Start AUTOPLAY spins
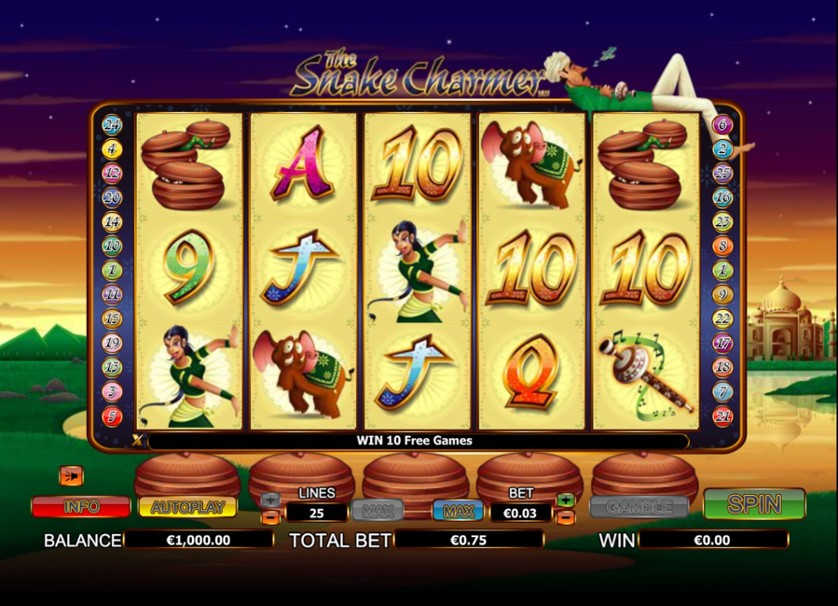Image resolution: width=838 pixels, height=606 pixels. pyautogui.click(x=186, y=507)
